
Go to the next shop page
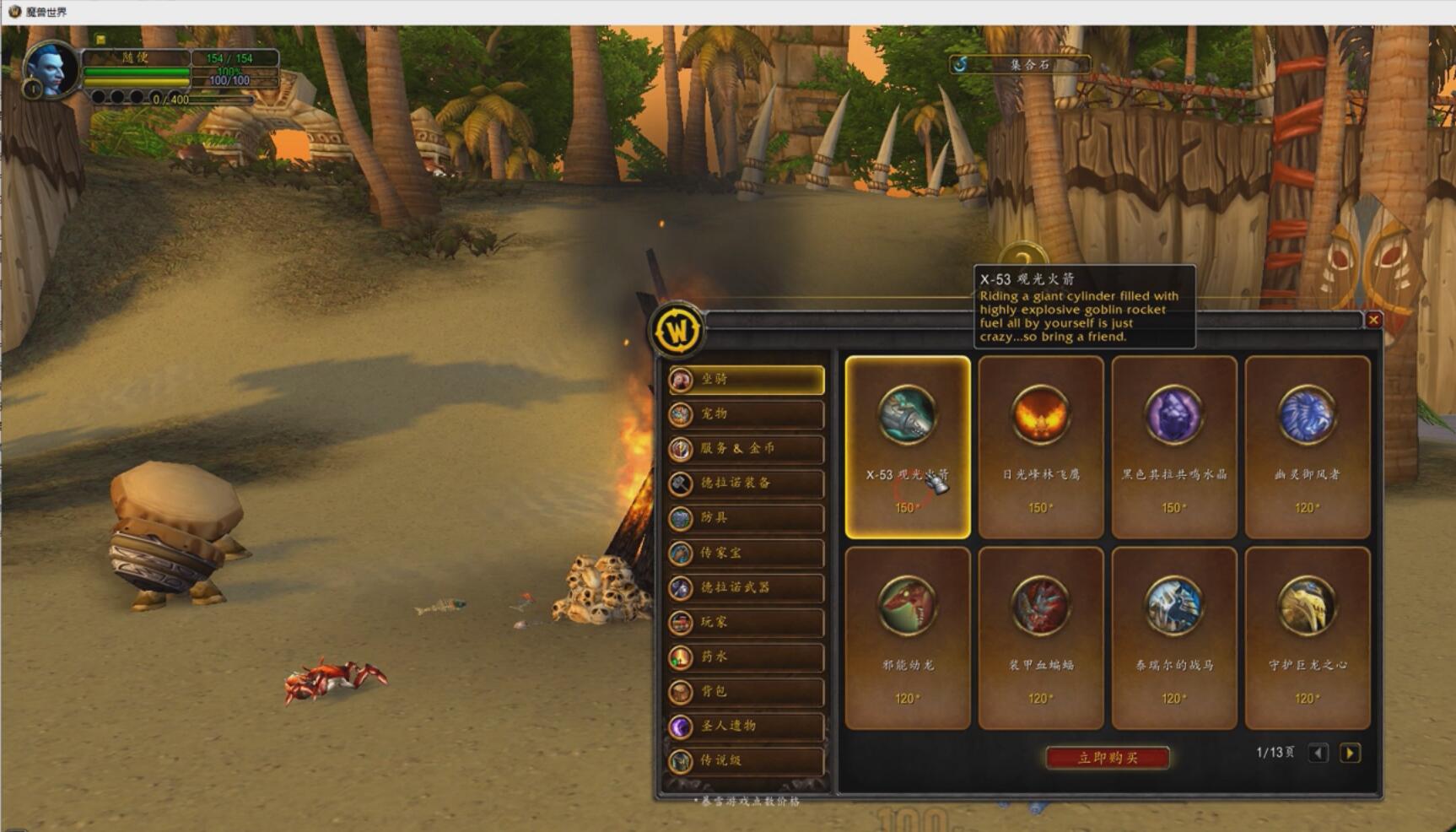click(1350, 753)
